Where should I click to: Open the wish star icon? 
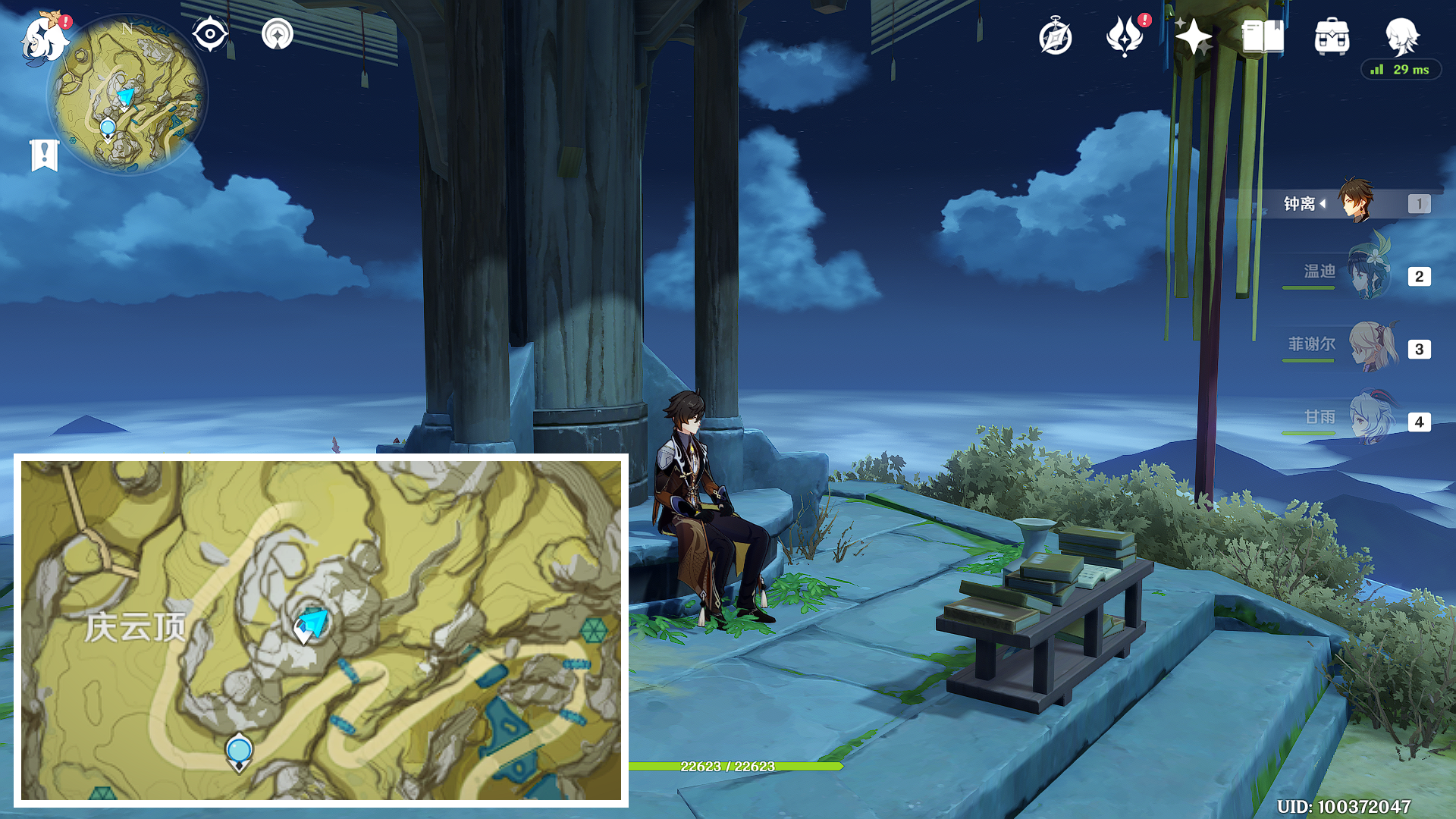pyautogui.click(x=1194, y=36)
